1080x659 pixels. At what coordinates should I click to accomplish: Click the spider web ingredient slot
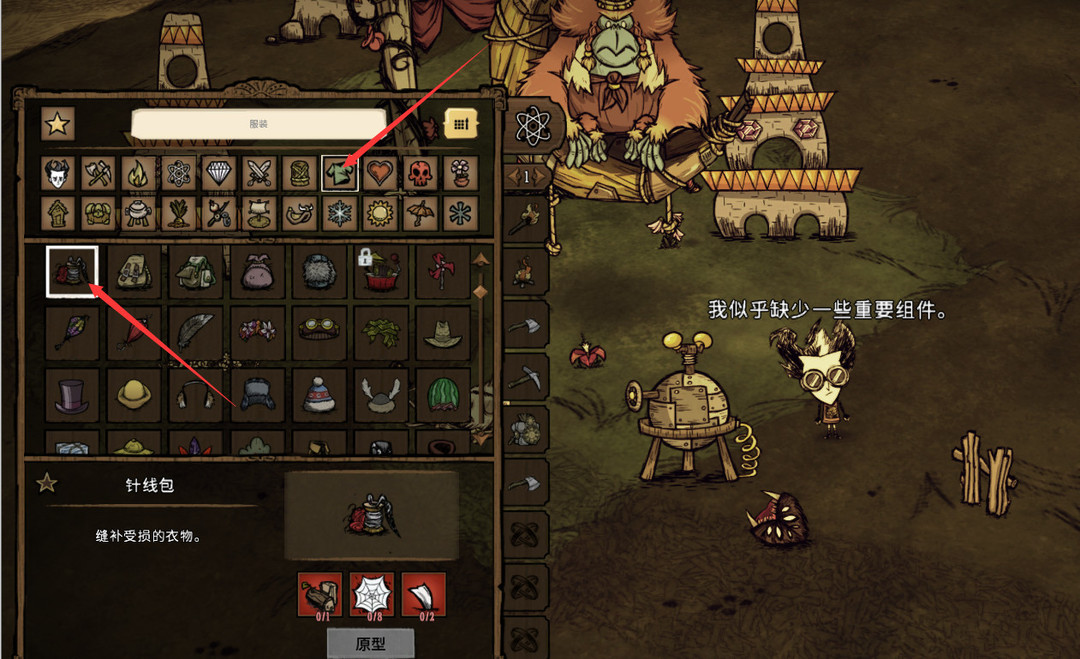pos(370,595)
